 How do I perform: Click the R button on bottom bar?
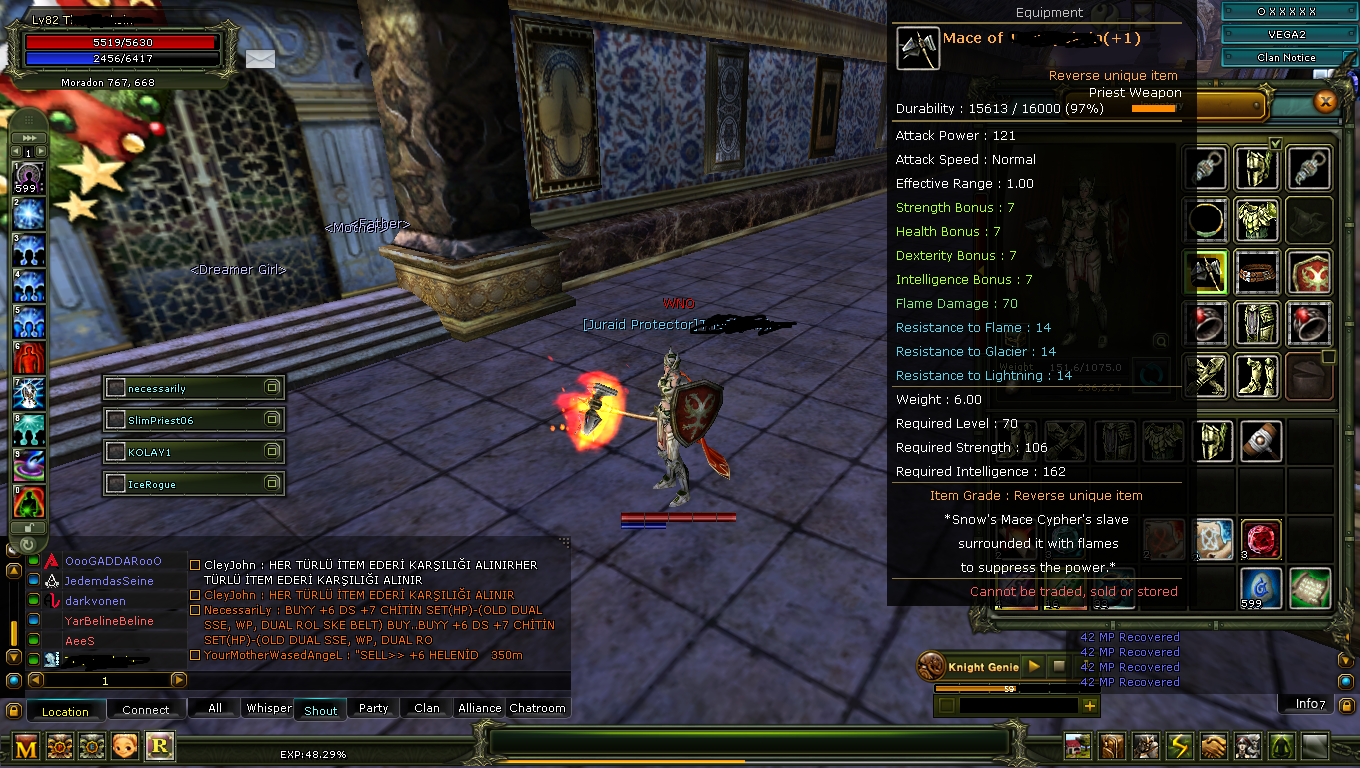[159, 745]
